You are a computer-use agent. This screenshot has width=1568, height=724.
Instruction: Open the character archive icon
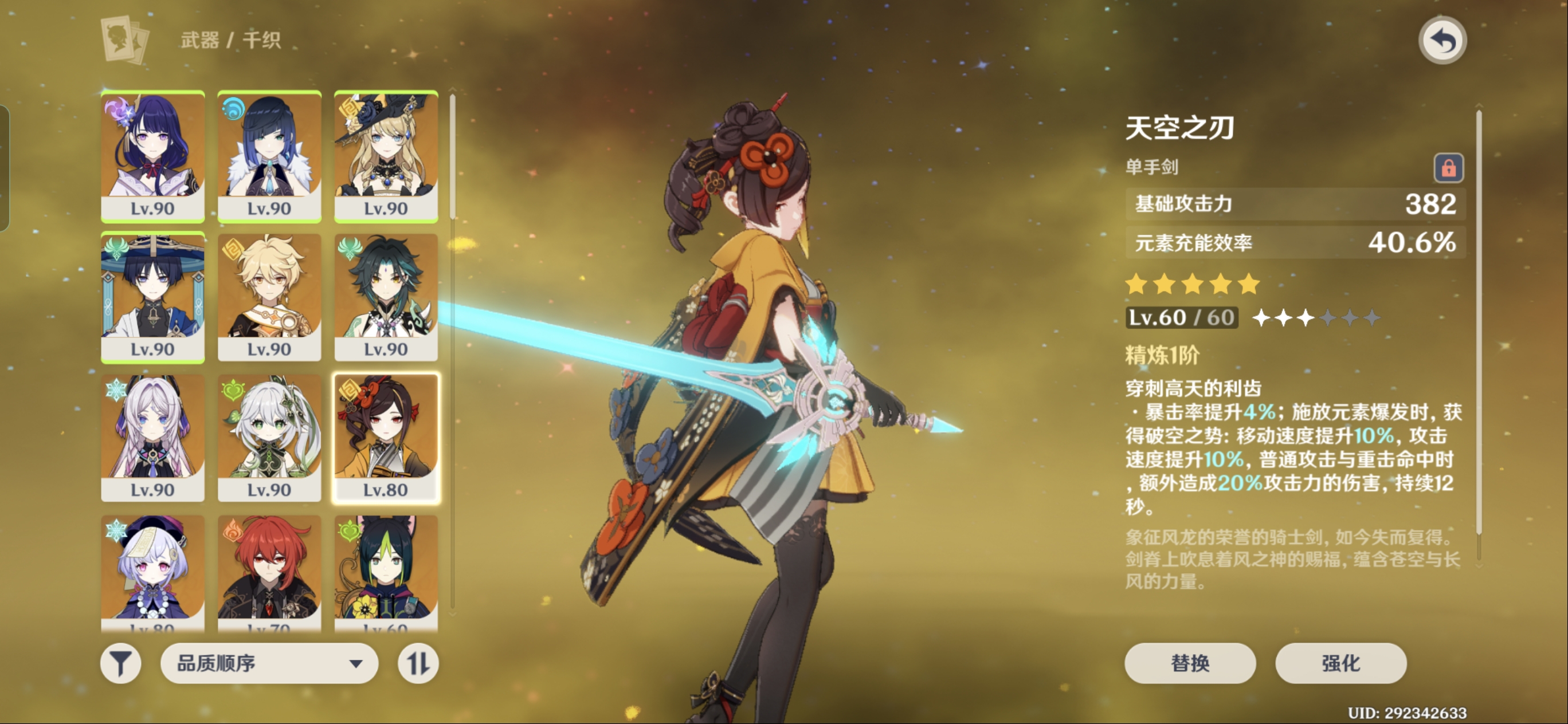124,40
